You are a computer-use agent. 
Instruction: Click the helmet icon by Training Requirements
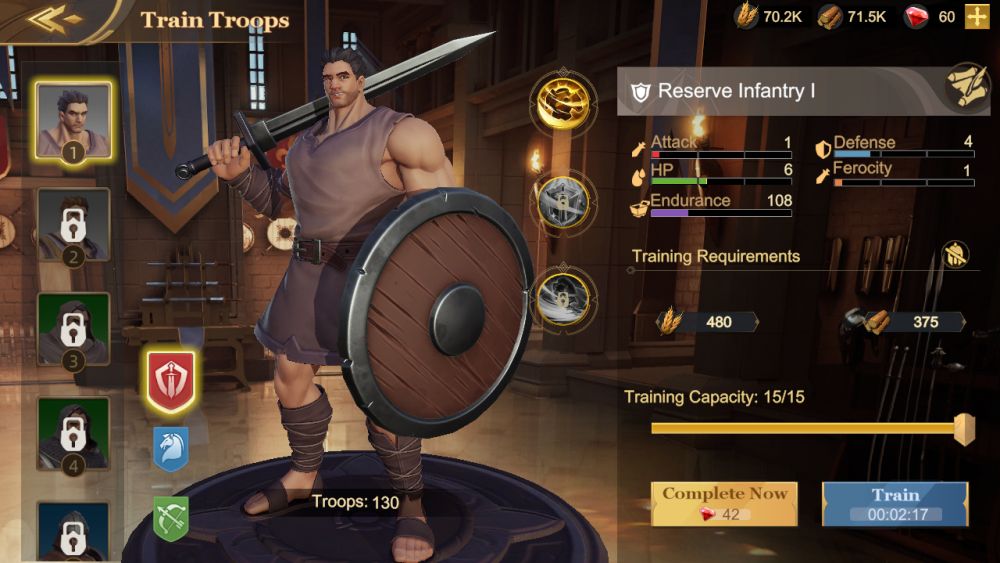(x=955, y=255)
